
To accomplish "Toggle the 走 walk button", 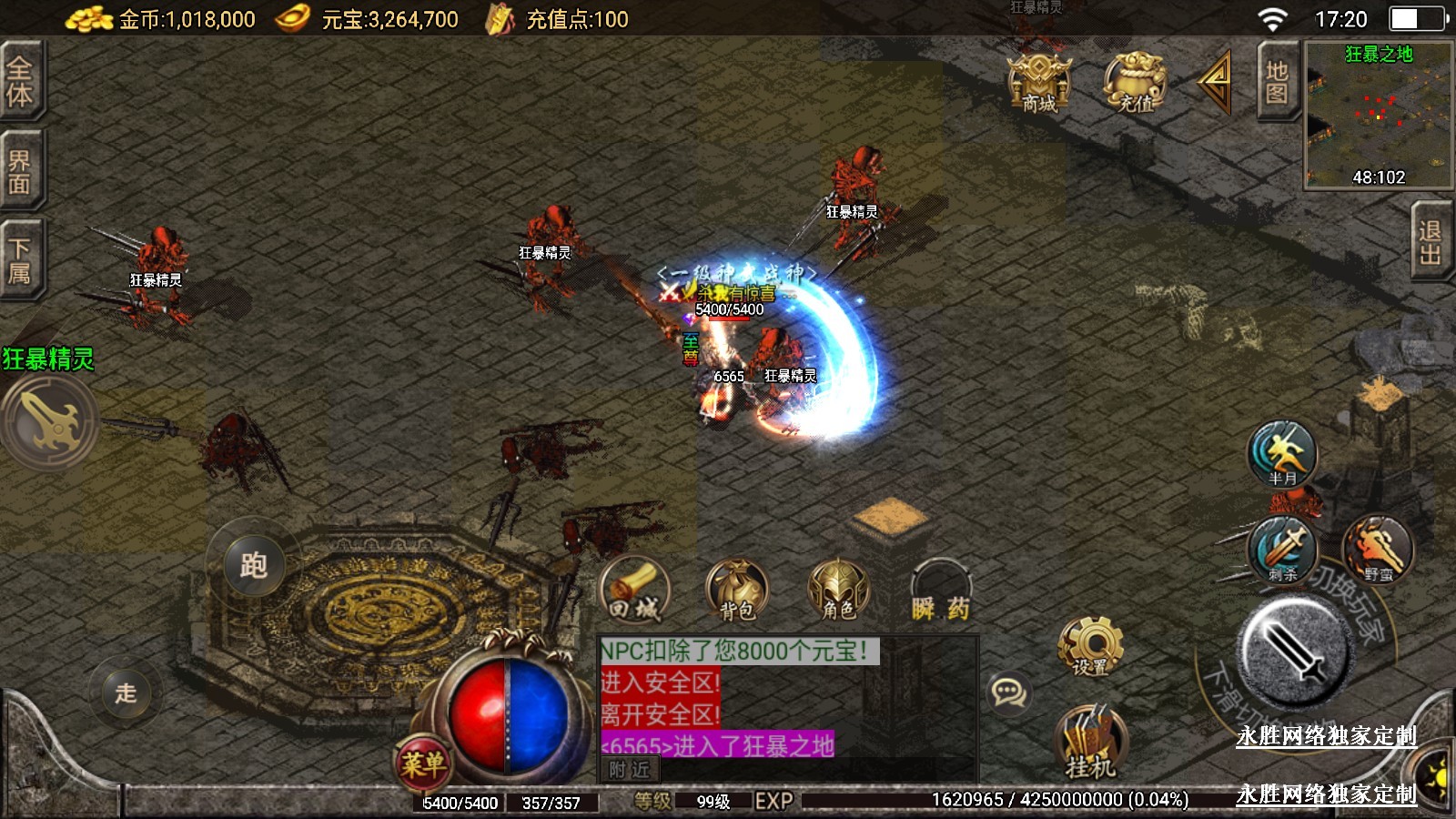I will (x=126, y=693).
